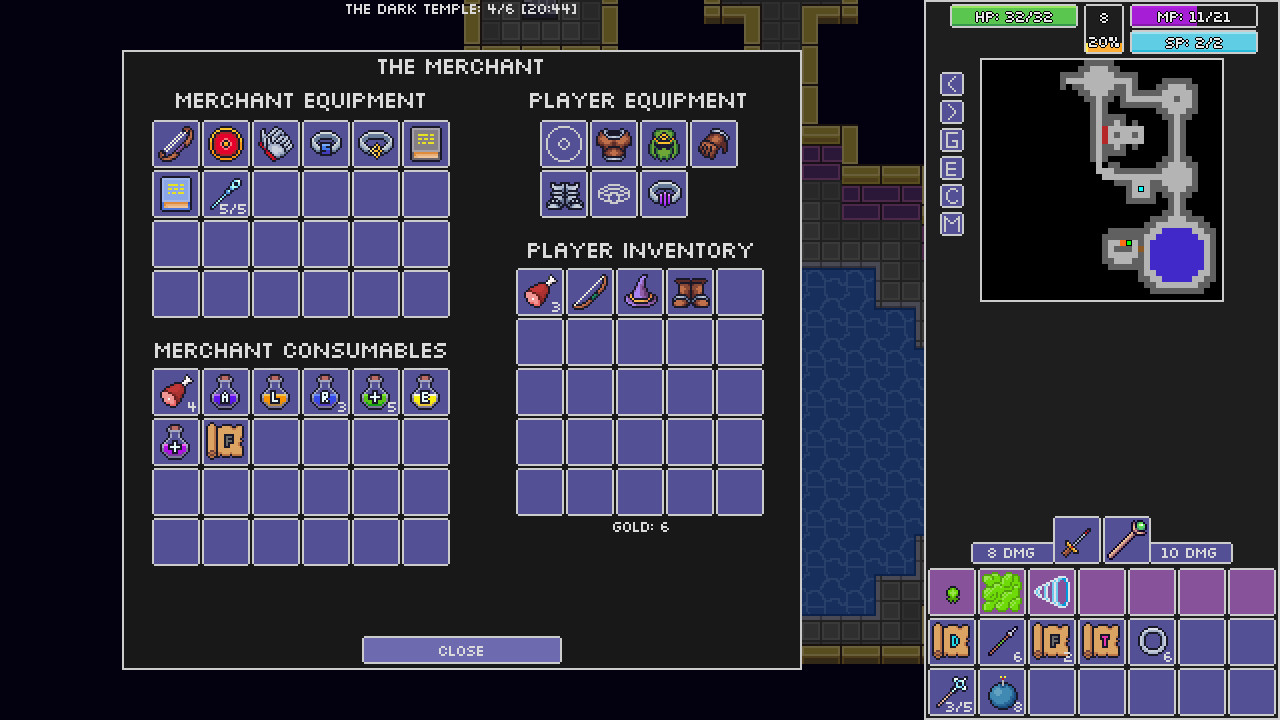Click the right chevron button beside the minimap

tap(950, 111)
